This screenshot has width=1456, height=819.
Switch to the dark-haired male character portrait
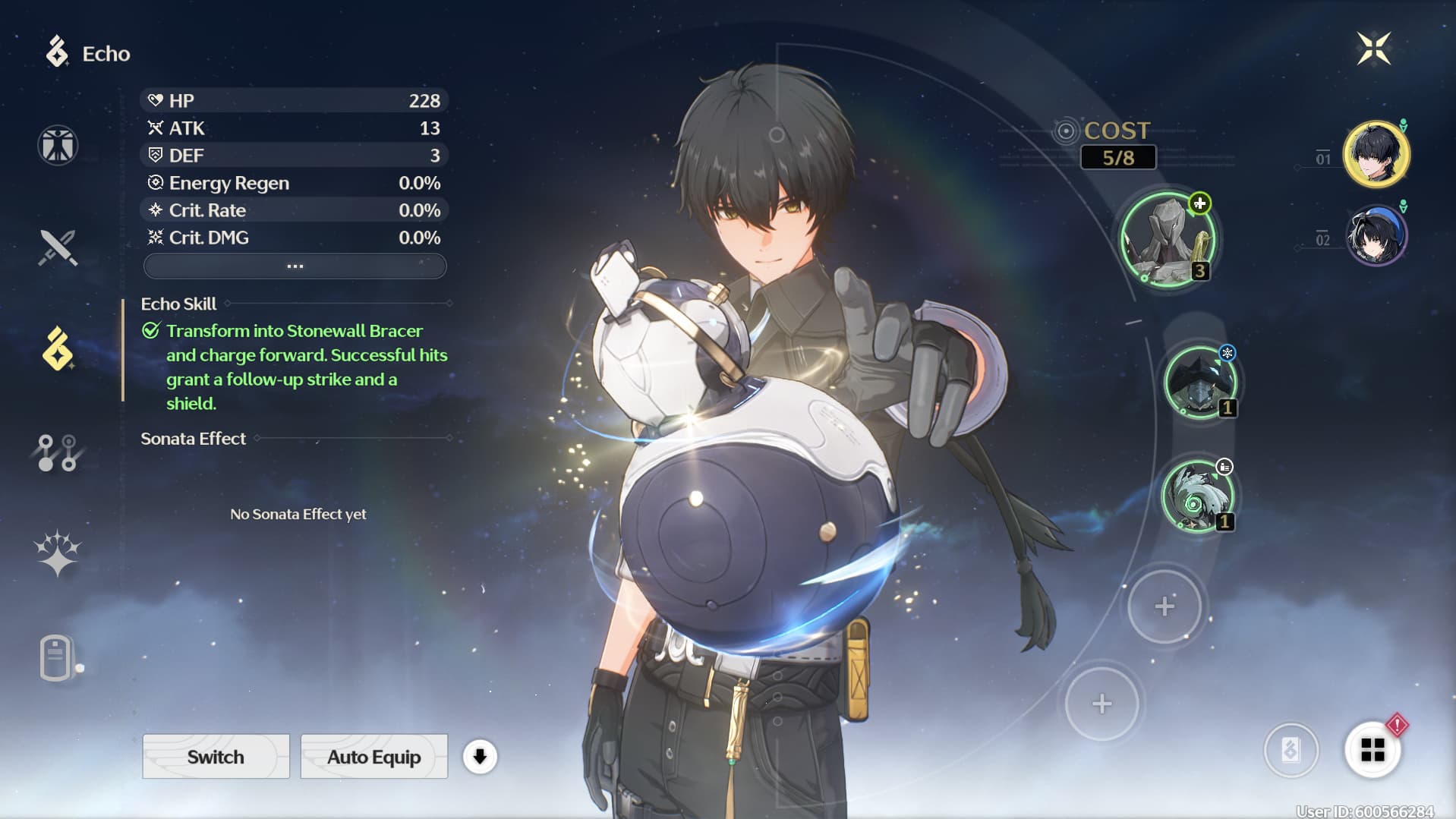point(1376,154)
